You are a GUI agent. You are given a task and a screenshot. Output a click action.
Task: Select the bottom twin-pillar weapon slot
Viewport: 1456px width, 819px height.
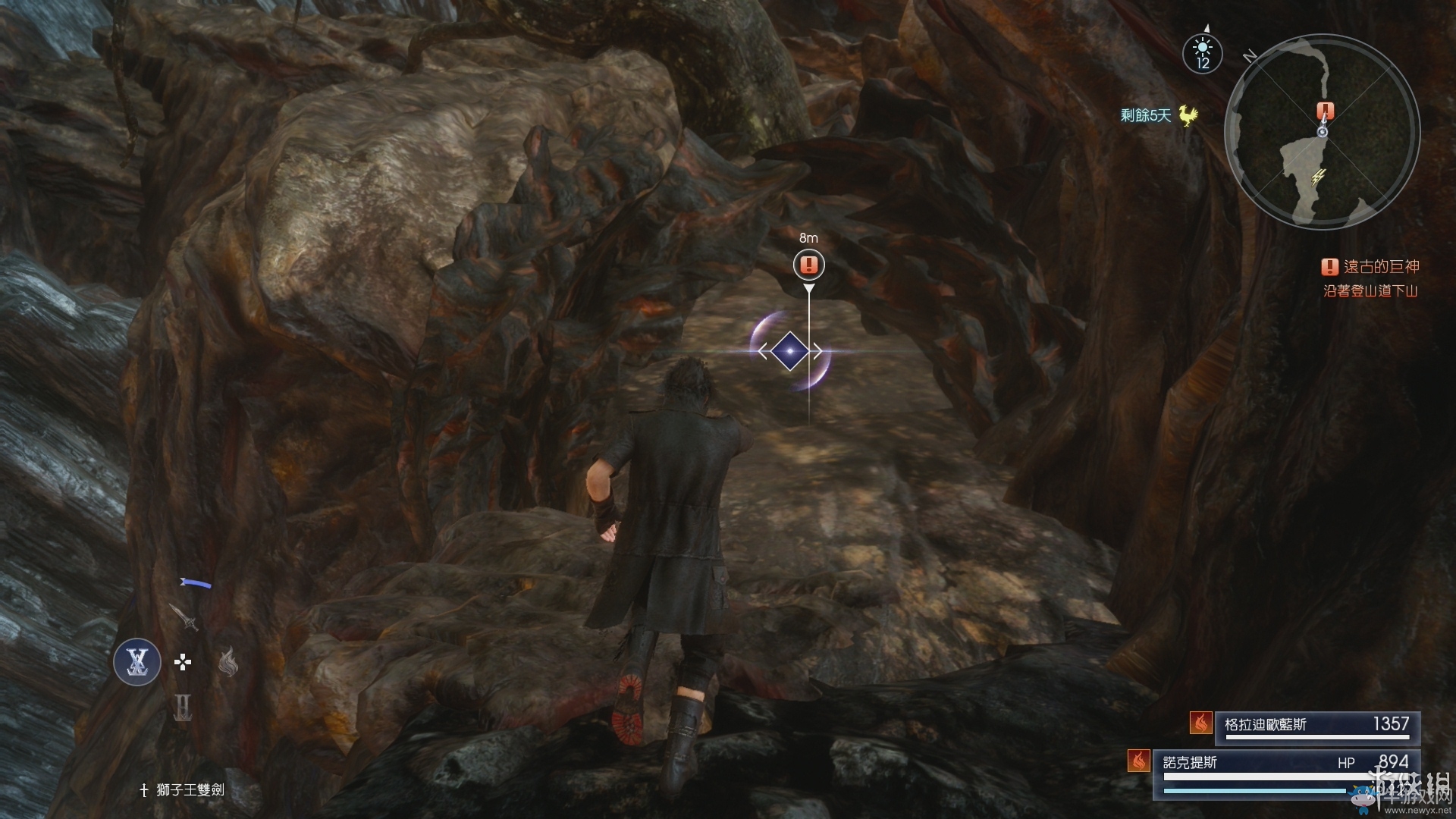(x=183, y=708)
